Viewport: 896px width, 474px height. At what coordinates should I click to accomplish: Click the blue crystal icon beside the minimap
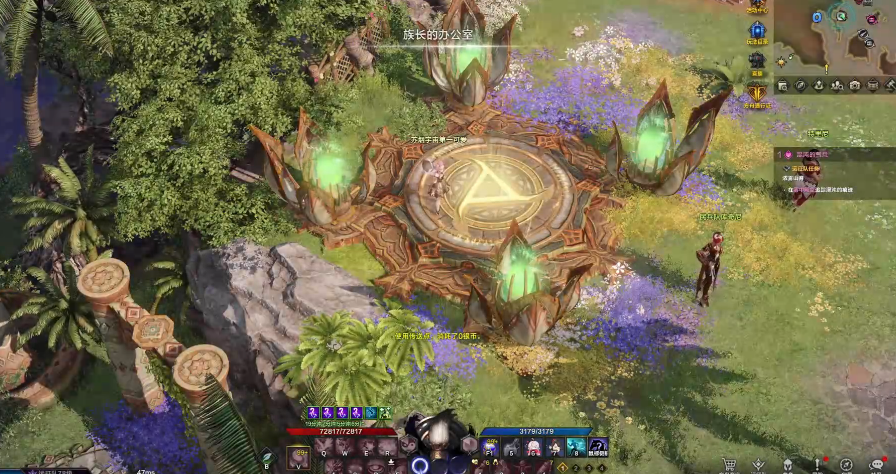[757, 31]
